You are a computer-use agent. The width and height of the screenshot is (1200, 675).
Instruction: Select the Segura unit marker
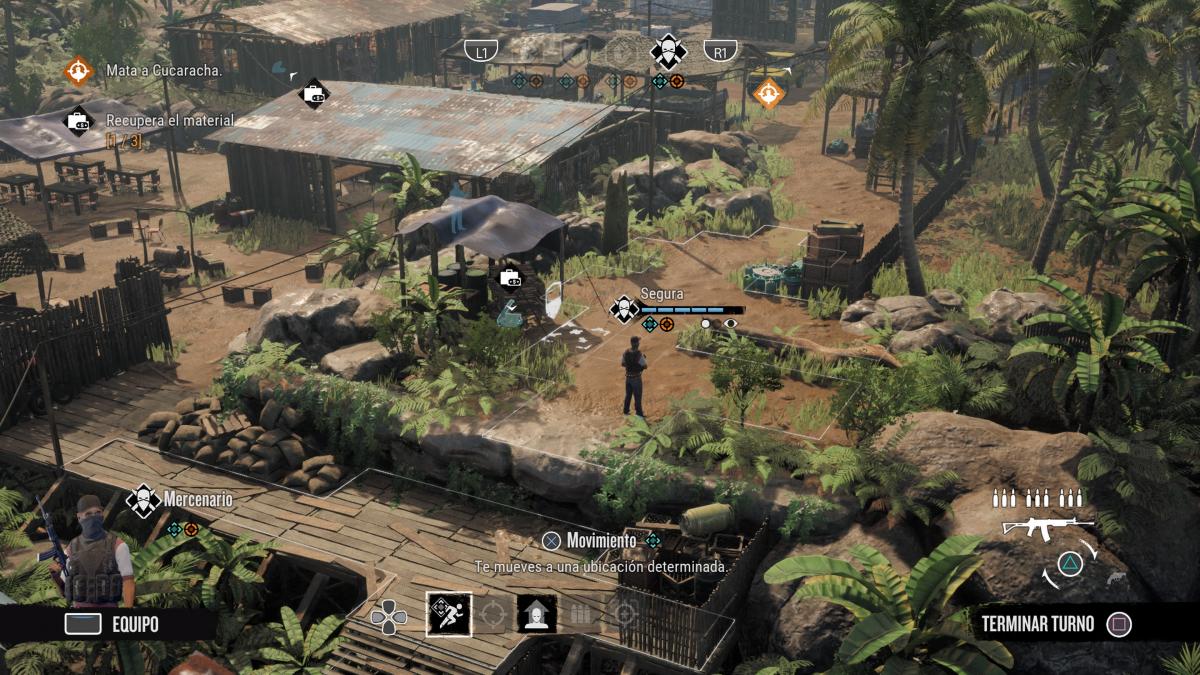pyautogui.click(x=626, y=309)
